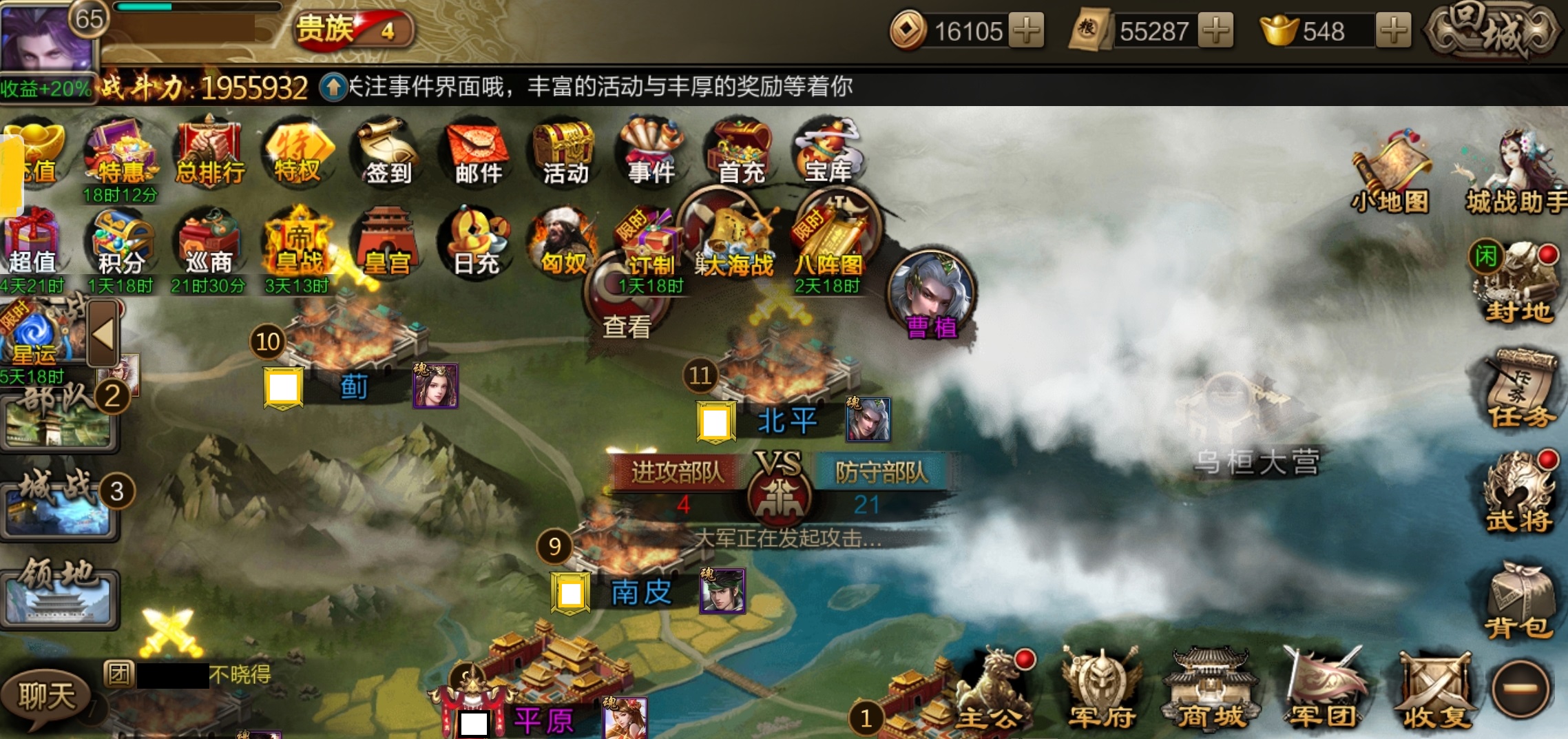This screenshot has width=1568, height=739.
Task: Switch to the 领地 territory tab
Action: [59, 596]
